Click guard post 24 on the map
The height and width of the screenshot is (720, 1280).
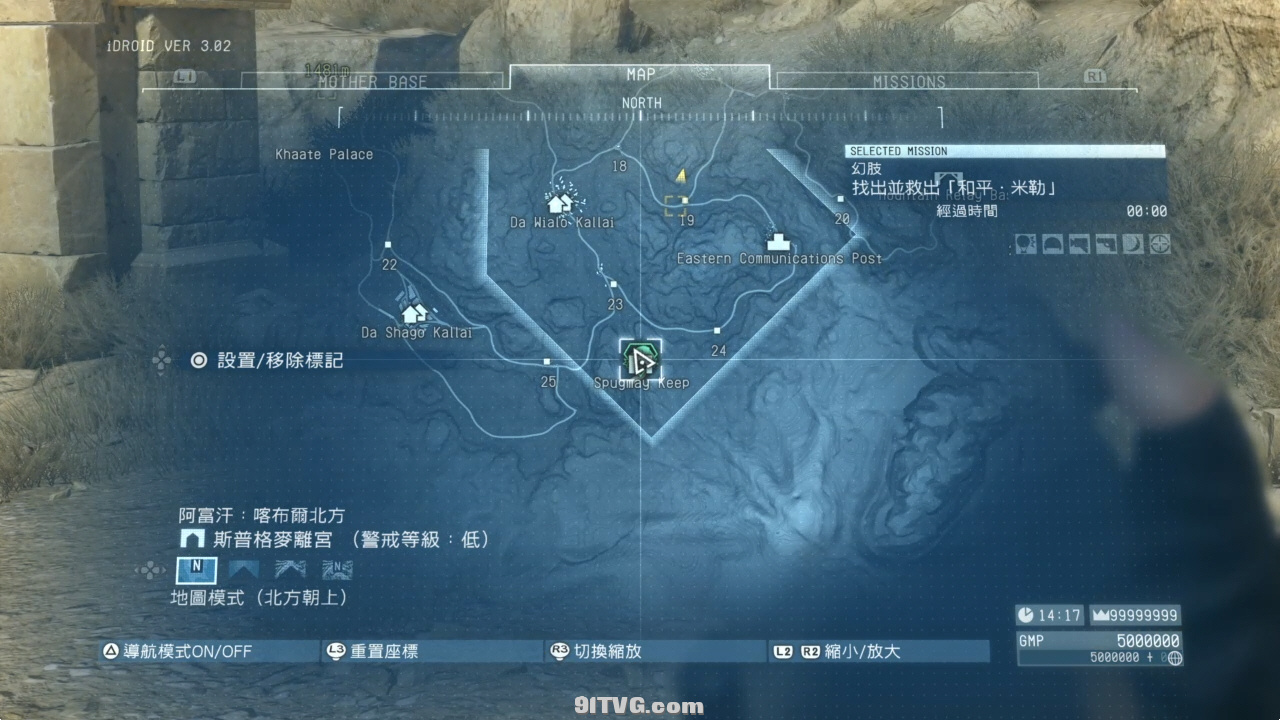tap(717, 331)
